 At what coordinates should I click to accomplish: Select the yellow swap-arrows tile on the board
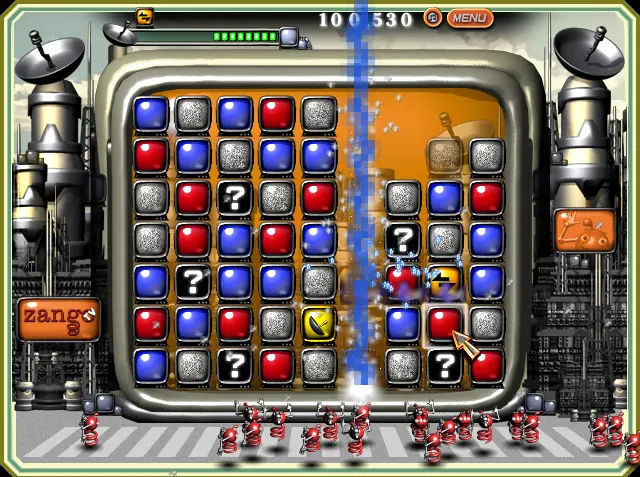pyautogui.click(x=444, y=282)
